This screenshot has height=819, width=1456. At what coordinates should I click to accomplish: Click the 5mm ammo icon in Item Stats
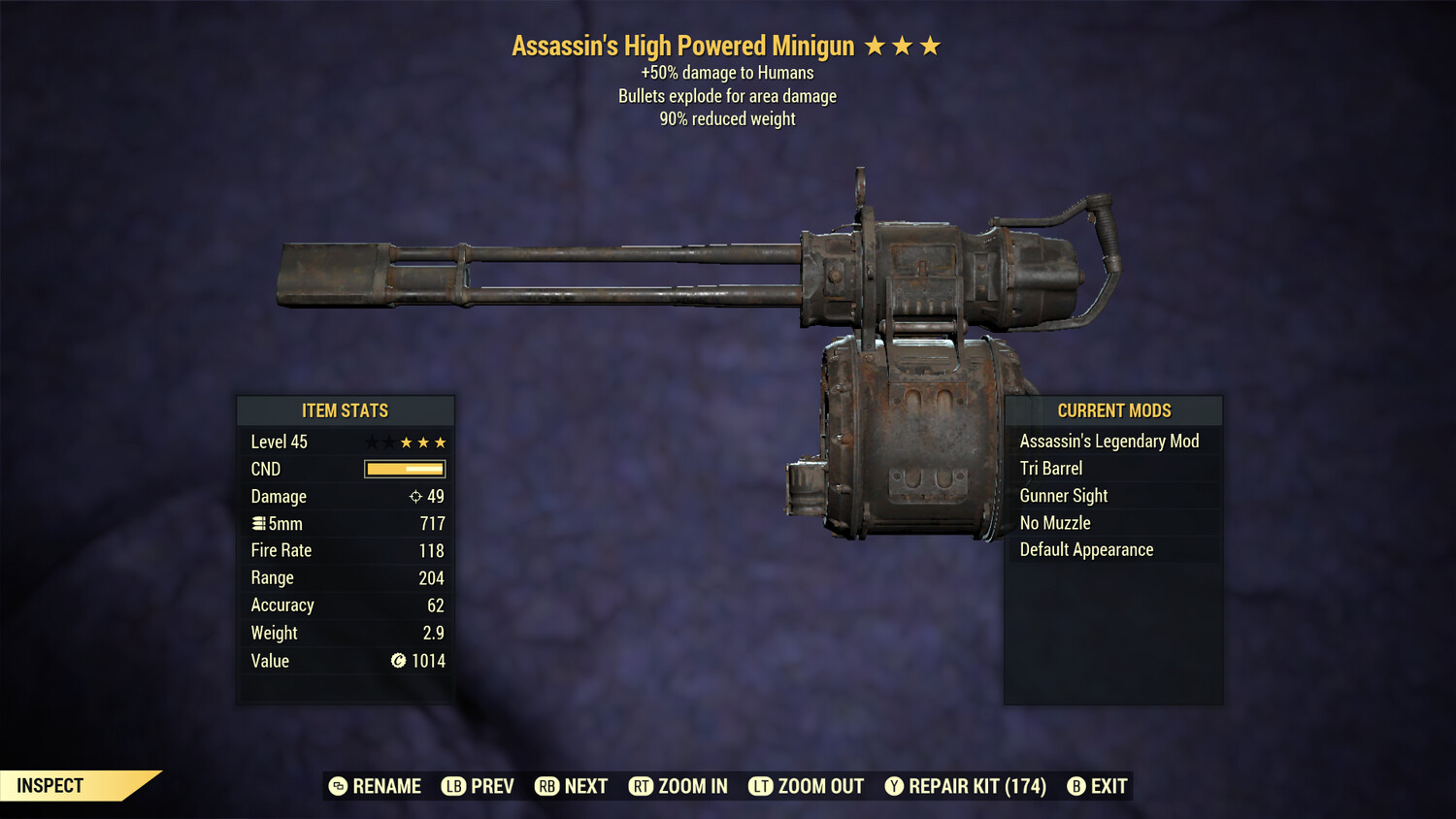click(x=258, y=523)
